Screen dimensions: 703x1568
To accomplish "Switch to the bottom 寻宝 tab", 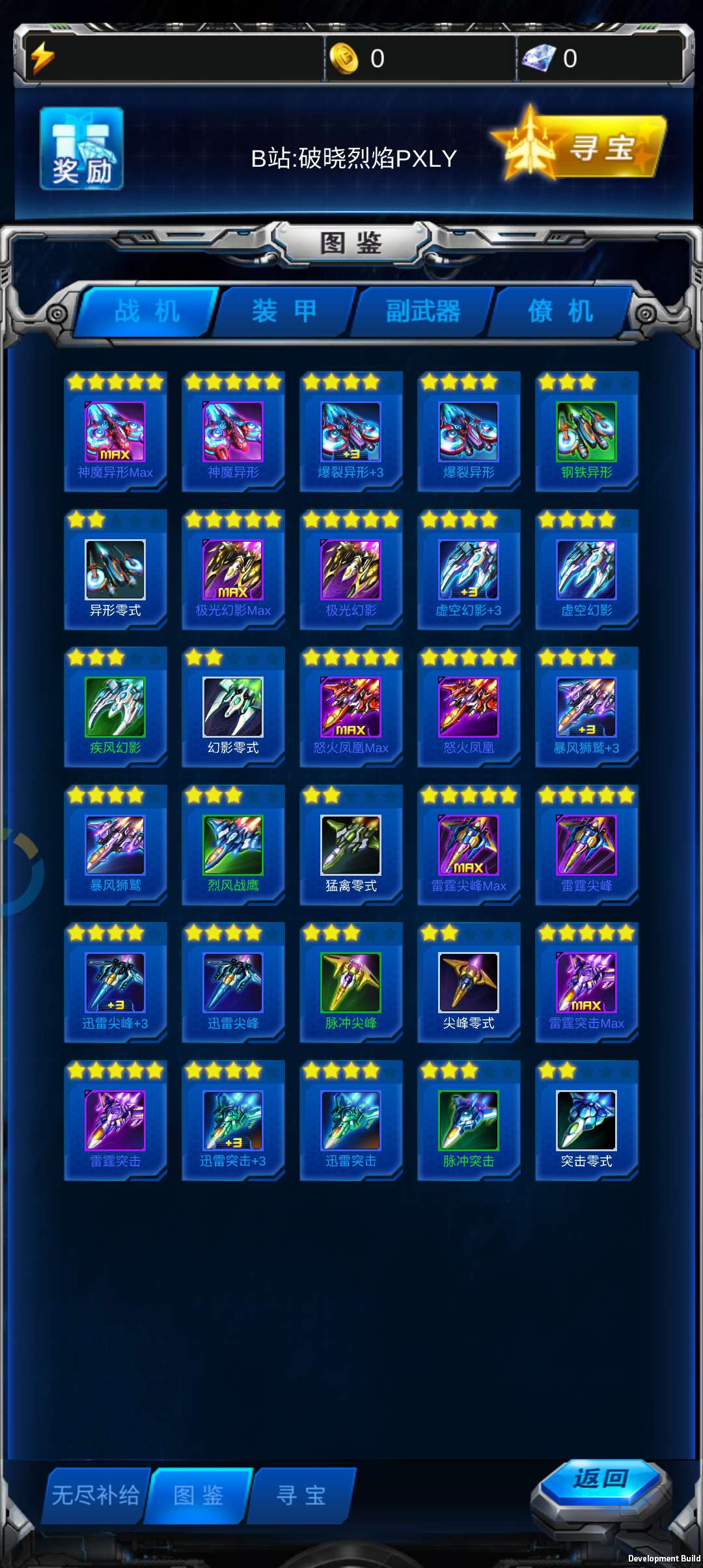I will coord(301,1495).
